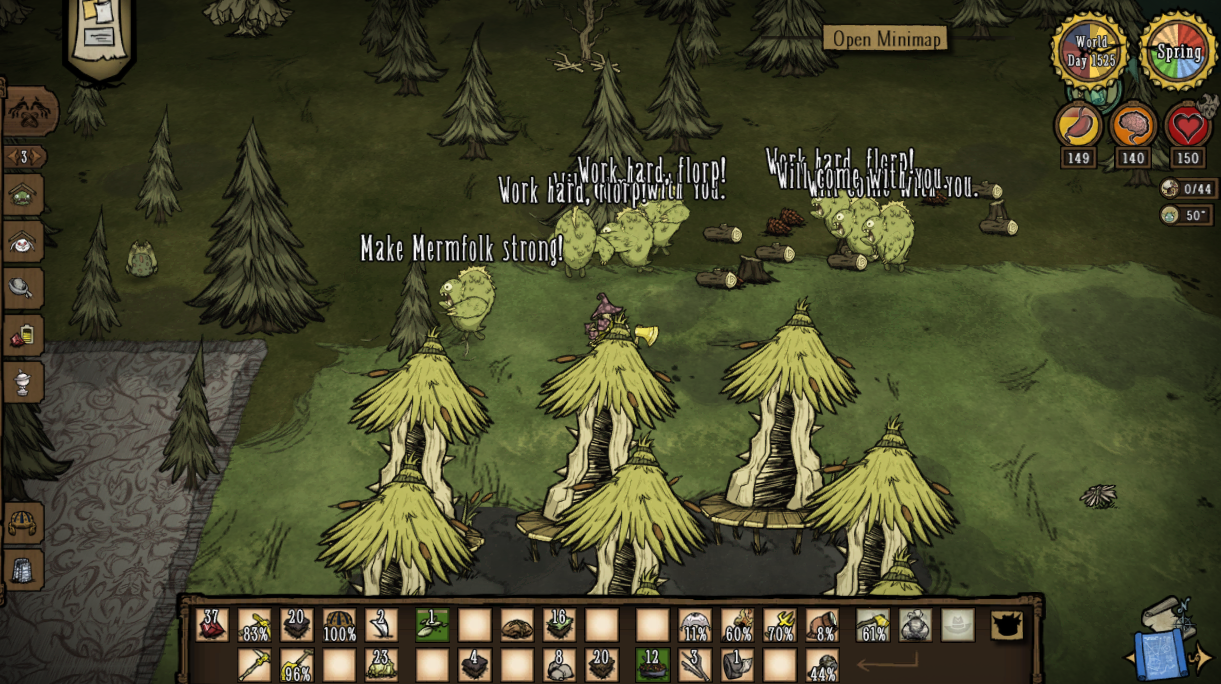The height and width of the screenshot is (684, 1221).
Task: Click the Open Minimap button
Action: [x=886, y=39]
